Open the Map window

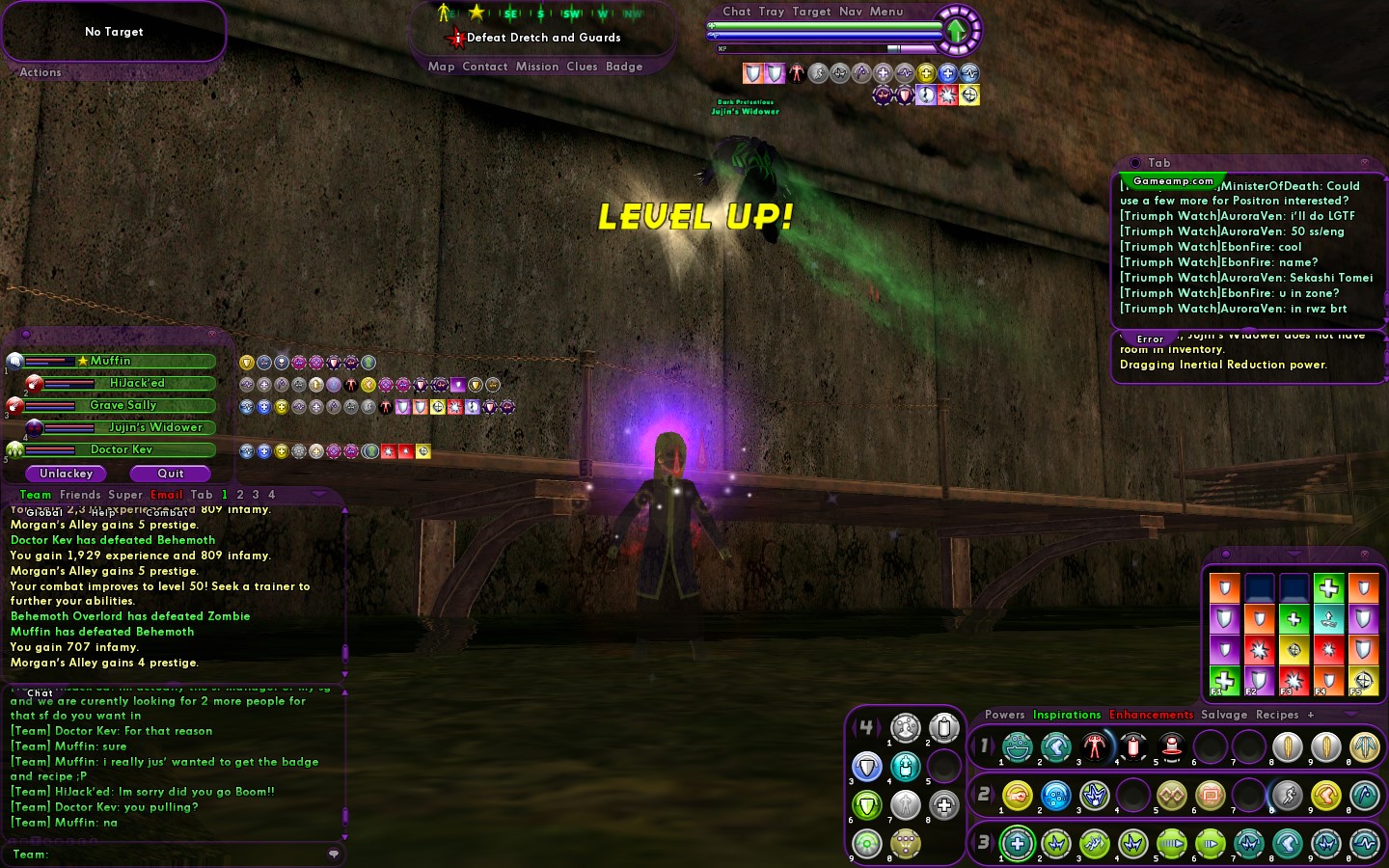[x=441, y=67]
